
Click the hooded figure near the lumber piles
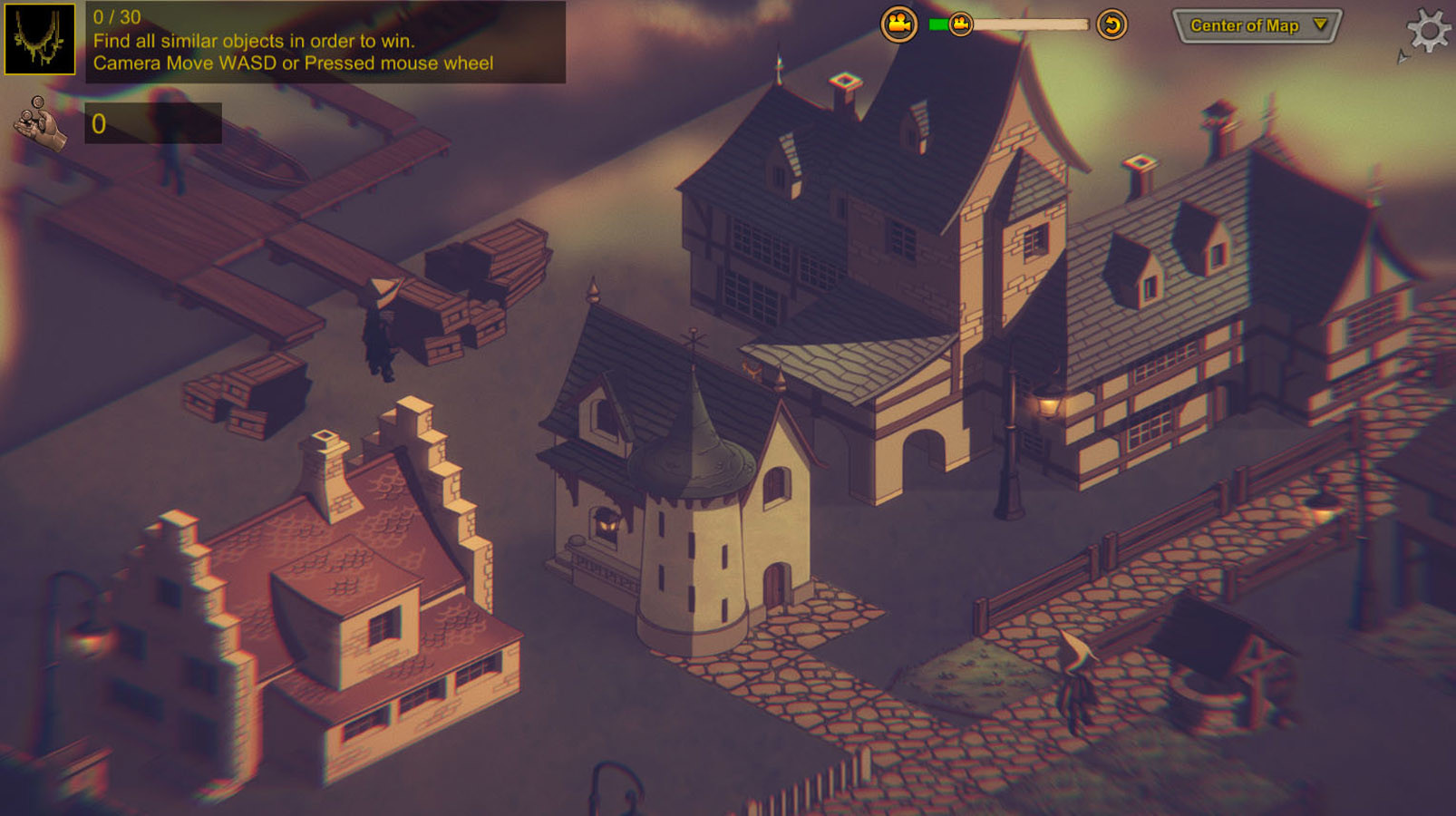point(381,331)
